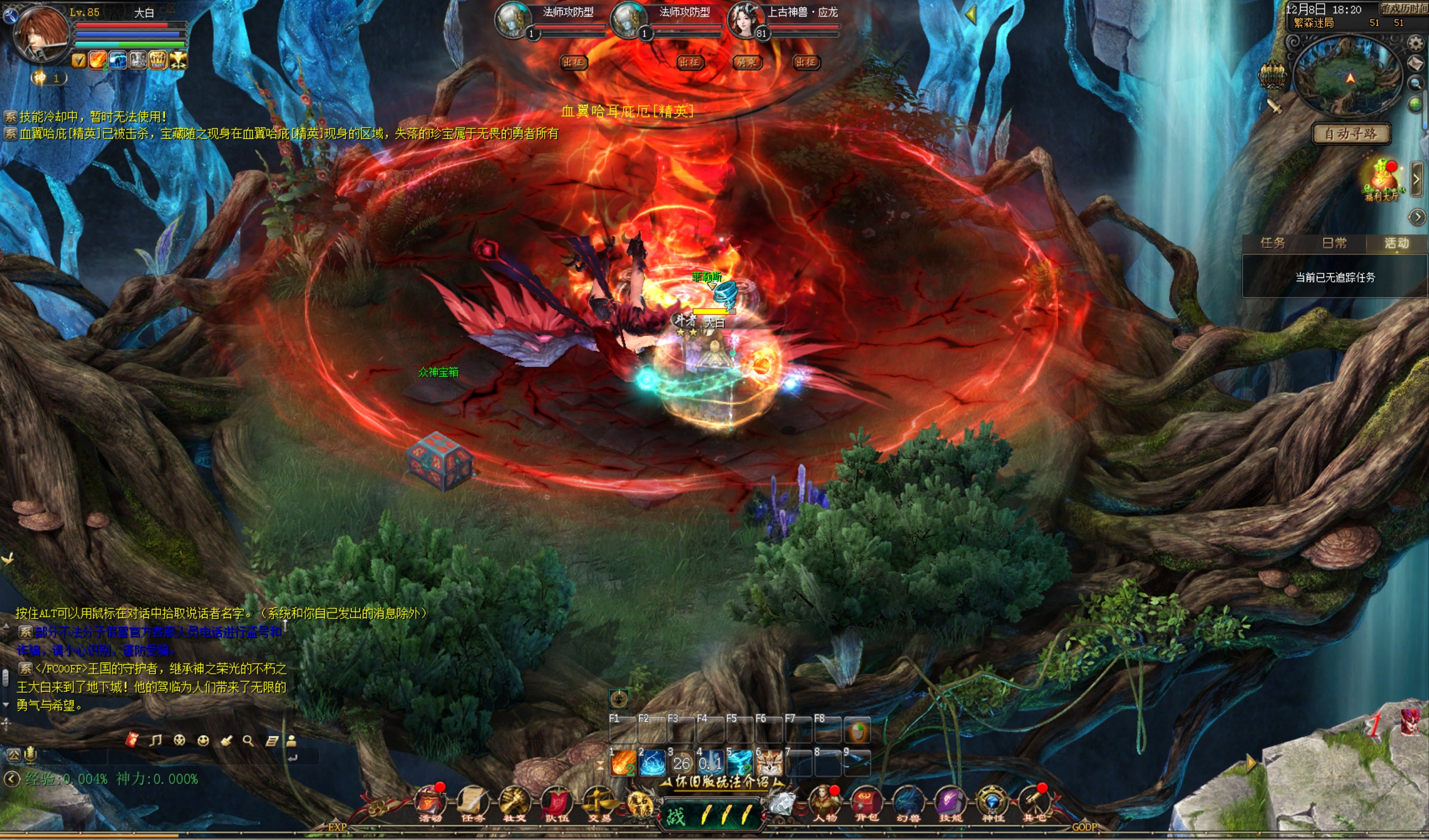Open the mail envelope icon
The height and width of the screenshot is (840, 1429).
point(1416,64)
